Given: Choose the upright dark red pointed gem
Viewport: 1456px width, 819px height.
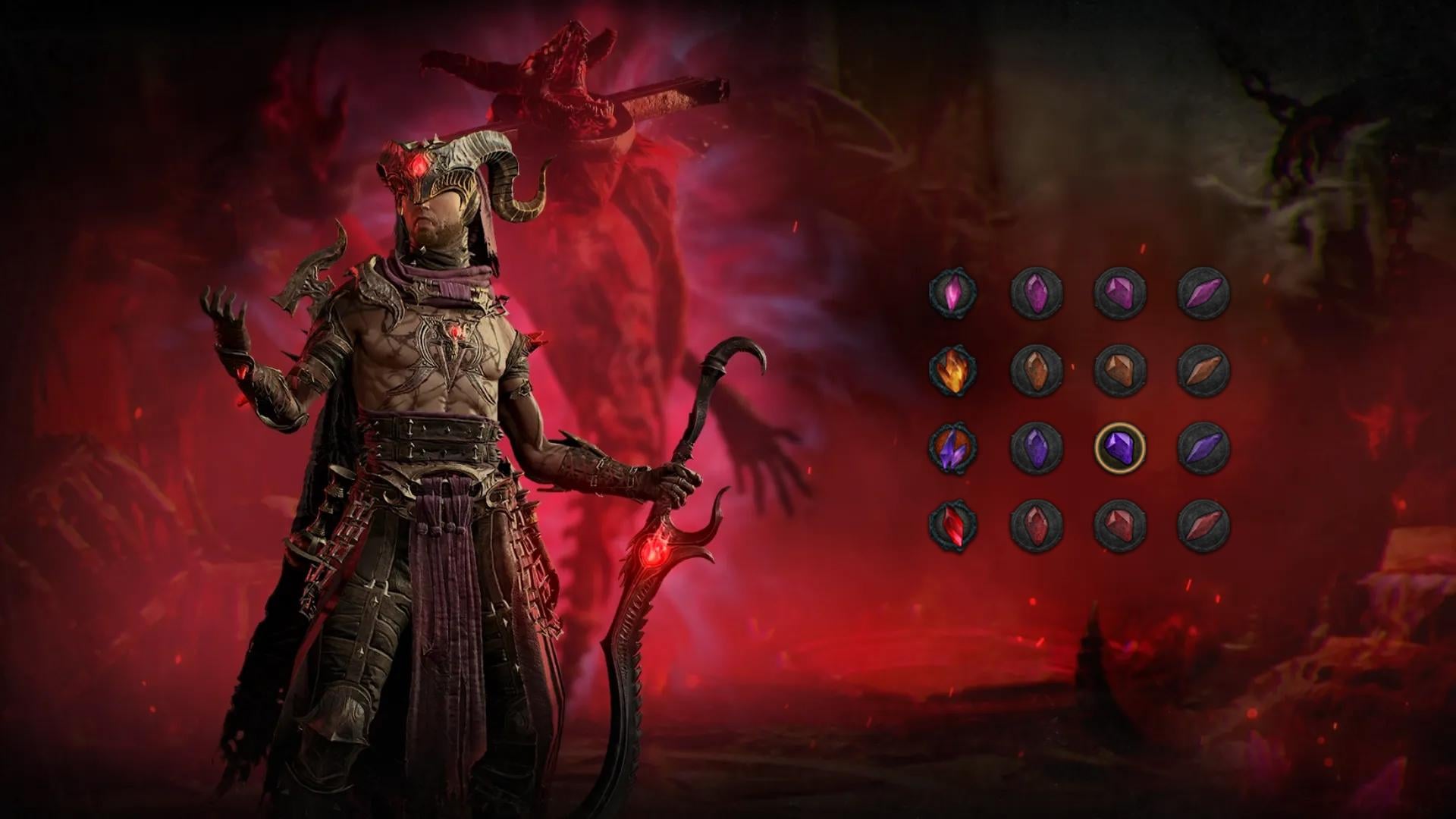Looking at the screenshot, I should coord(1037,526).
